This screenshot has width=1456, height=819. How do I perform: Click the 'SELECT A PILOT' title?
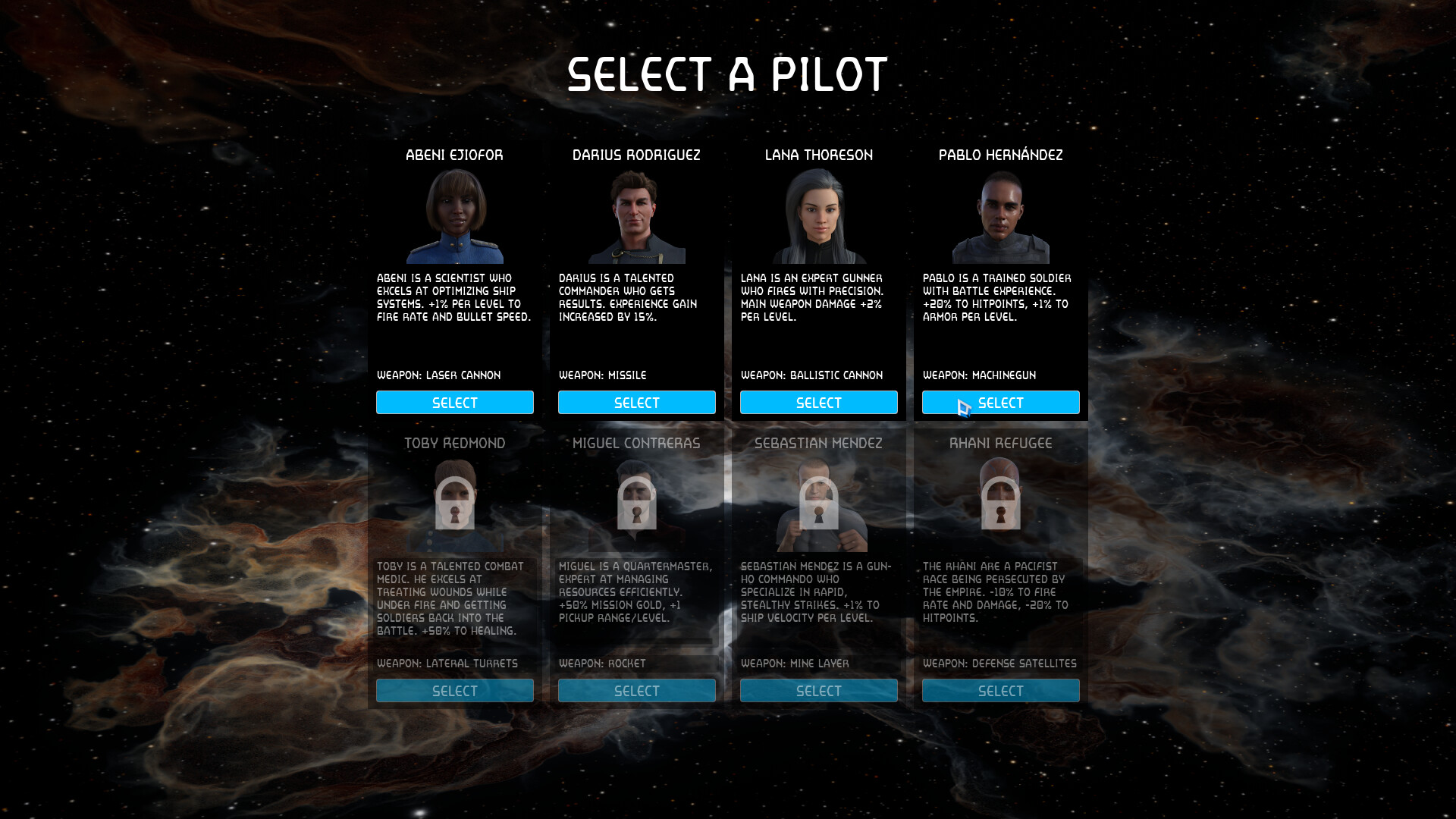tap(727, 74)
